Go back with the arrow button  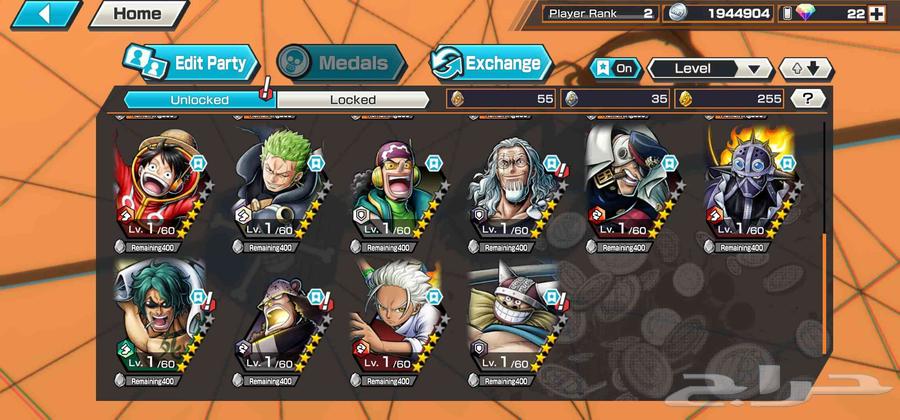click(x=43, y=14)
